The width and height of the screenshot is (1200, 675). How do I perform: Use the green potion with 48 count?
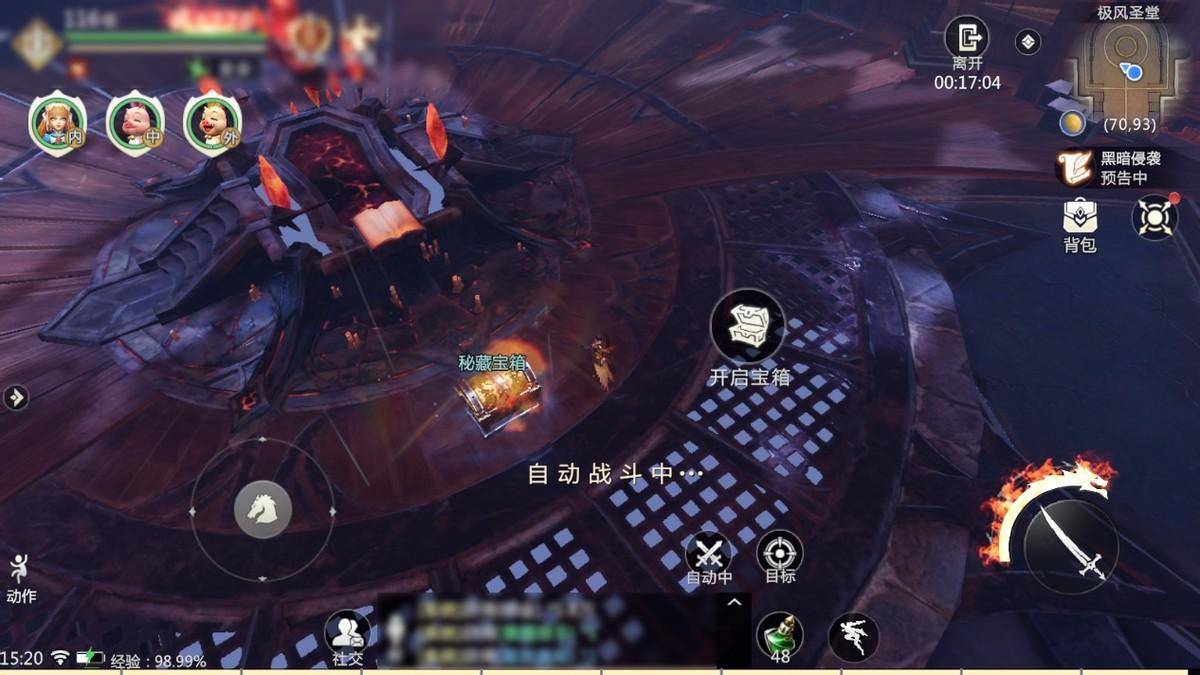point(779,634)
